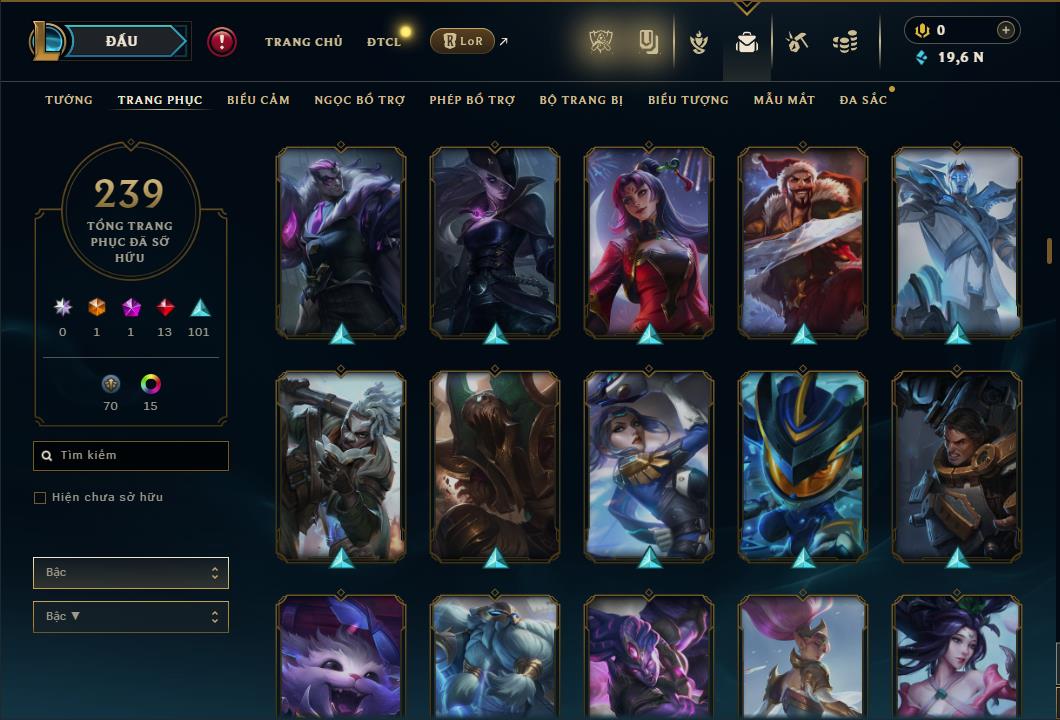The height and width of the screenshot is (720, 1060).
Task: Open the upper Bậc dropdown
Action: click(x=131, y=573)
